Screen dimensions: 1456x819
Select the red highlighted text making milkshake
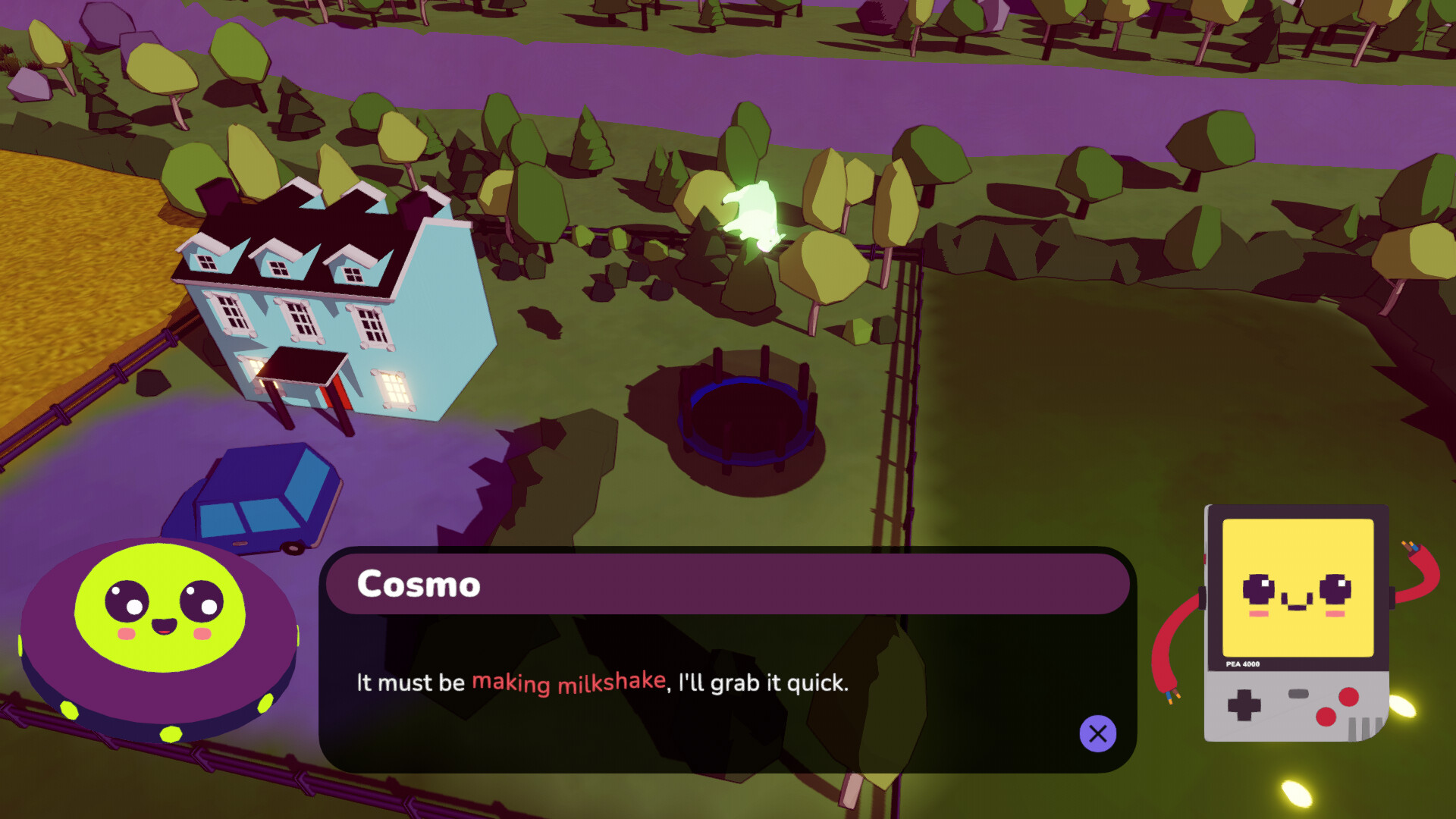[x=567, y=682]
